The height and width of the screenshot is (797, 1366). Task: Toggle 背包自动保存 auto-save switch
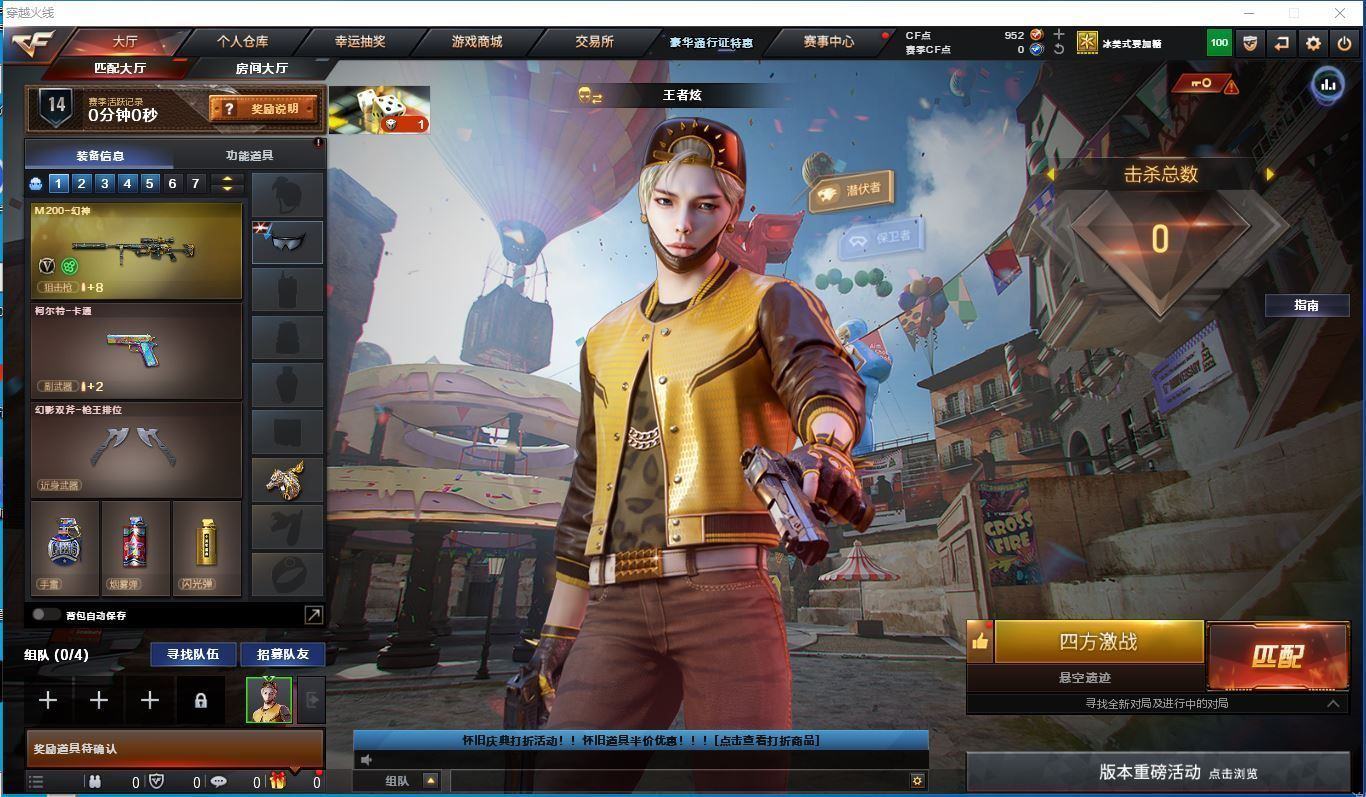(x=44, y=615)
